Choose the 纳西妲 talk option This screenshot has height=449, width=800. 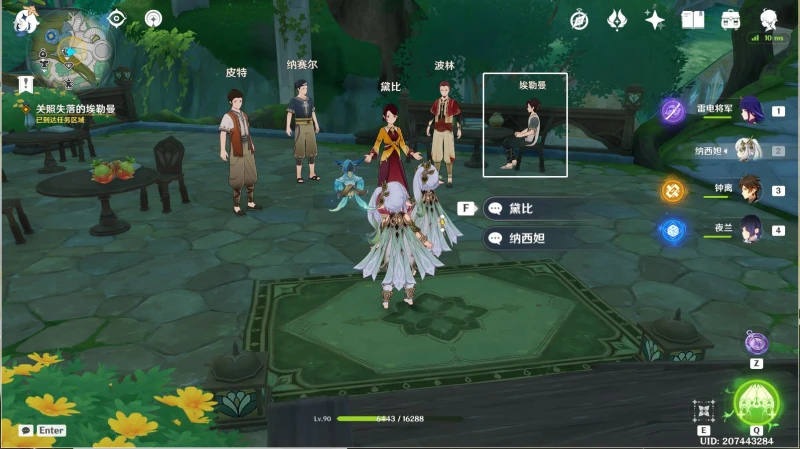[x=530, y=238]
